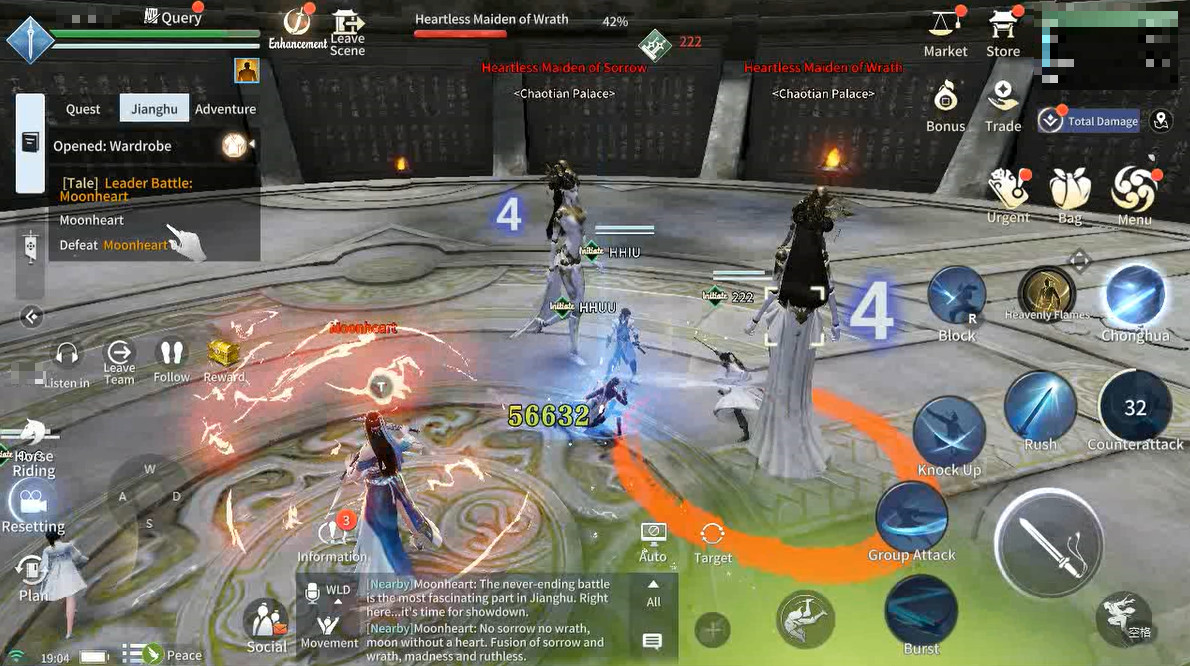The width and height of the screenshot is (1190, 666).
Task: Open the main Menu icon
Action: click(1134, 193)
